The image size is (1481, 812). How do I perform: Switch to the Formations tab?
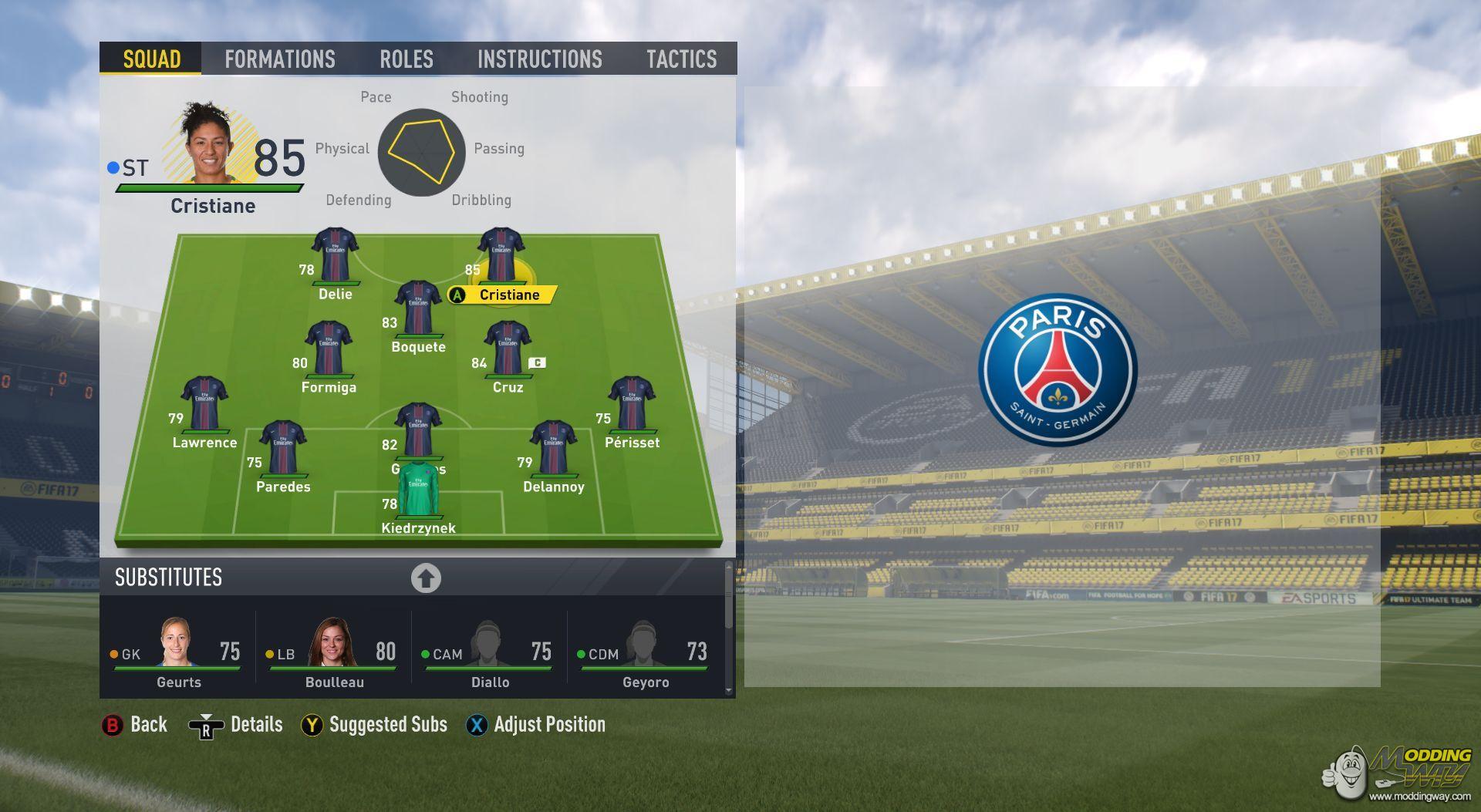point(279,59)
